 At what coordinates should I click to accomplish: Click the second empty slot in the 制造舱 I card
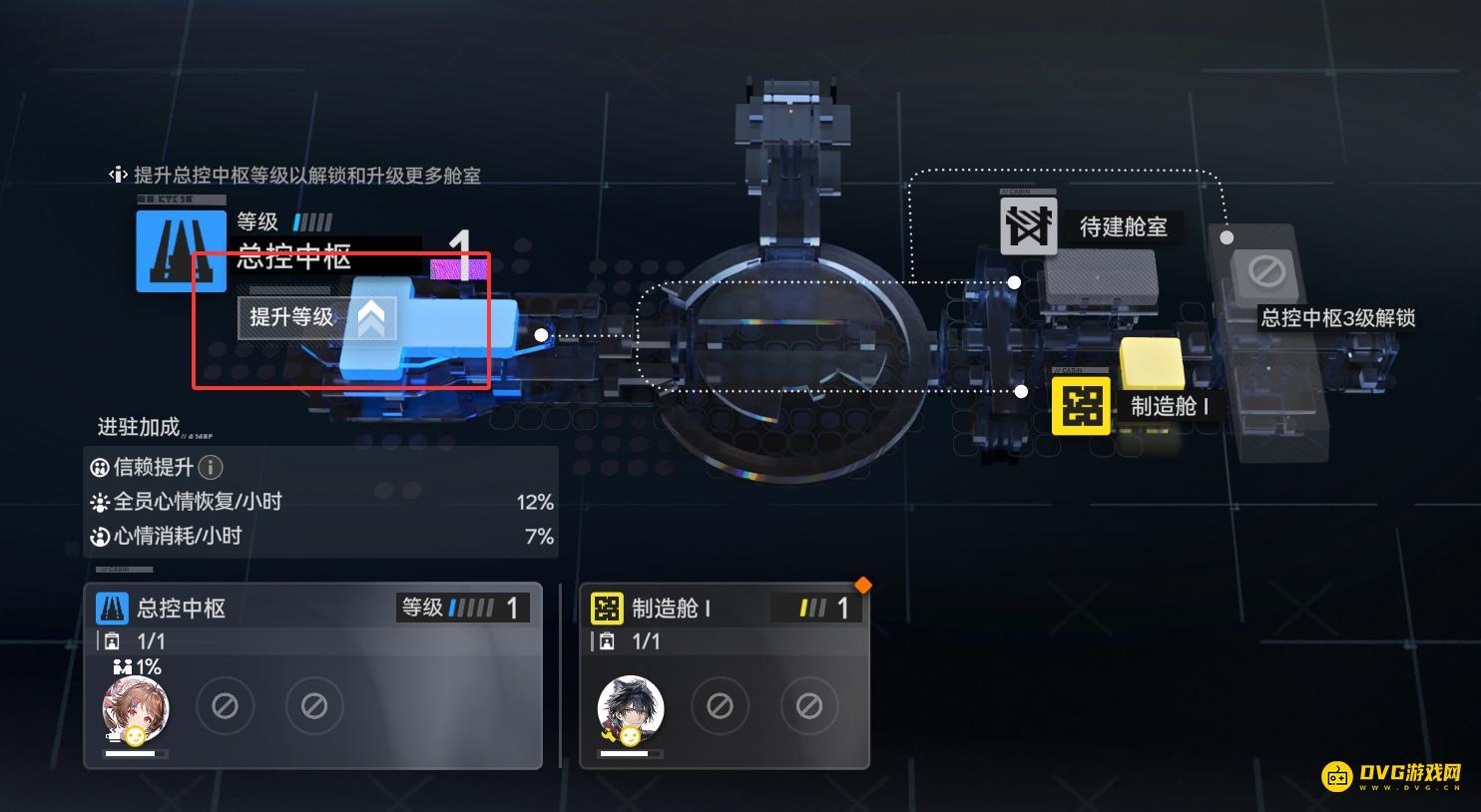[x=809, y=705]
